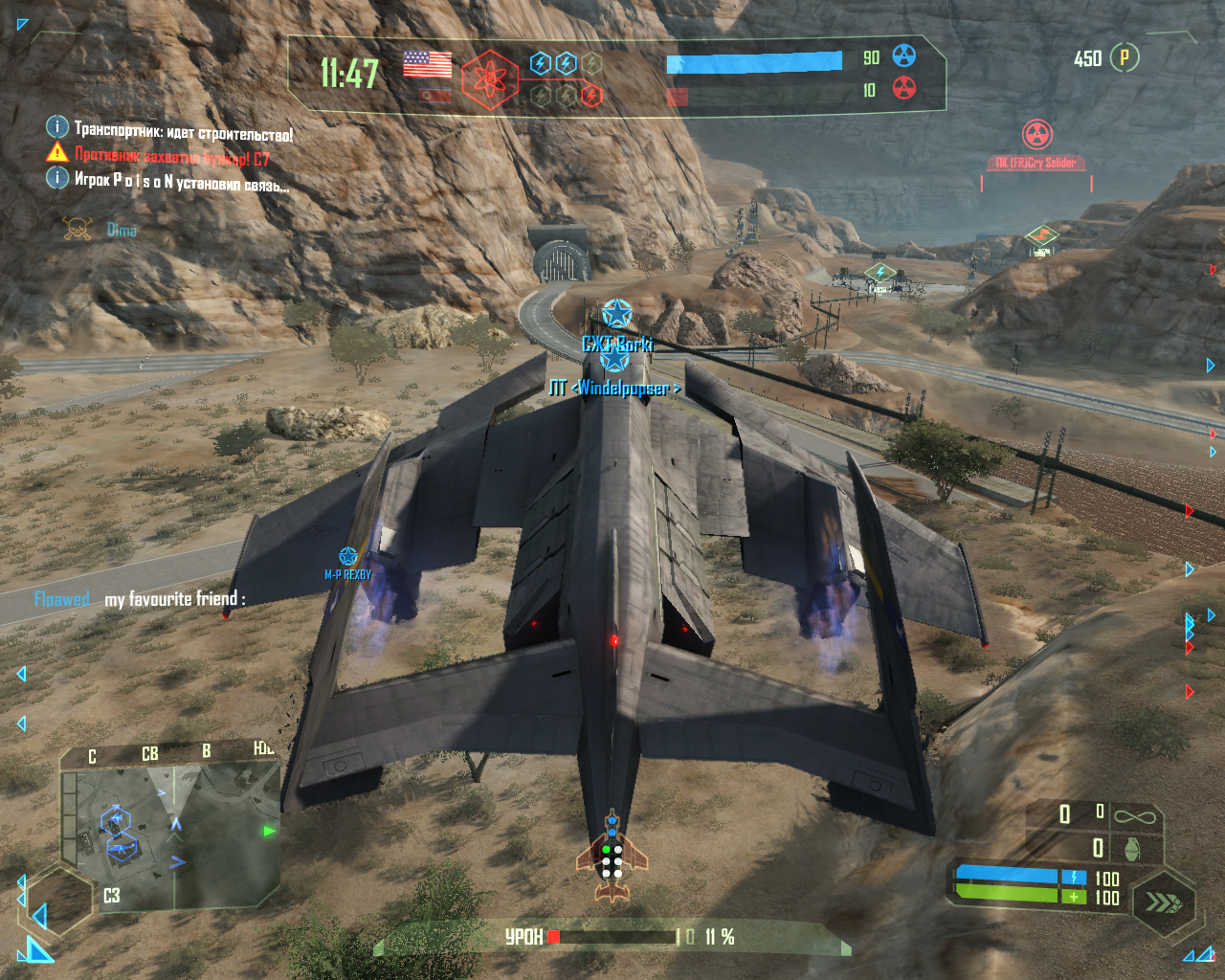Select the red atom hexagon icon
This screenshot has height=980, width=1225.
(x=490, y=80)
